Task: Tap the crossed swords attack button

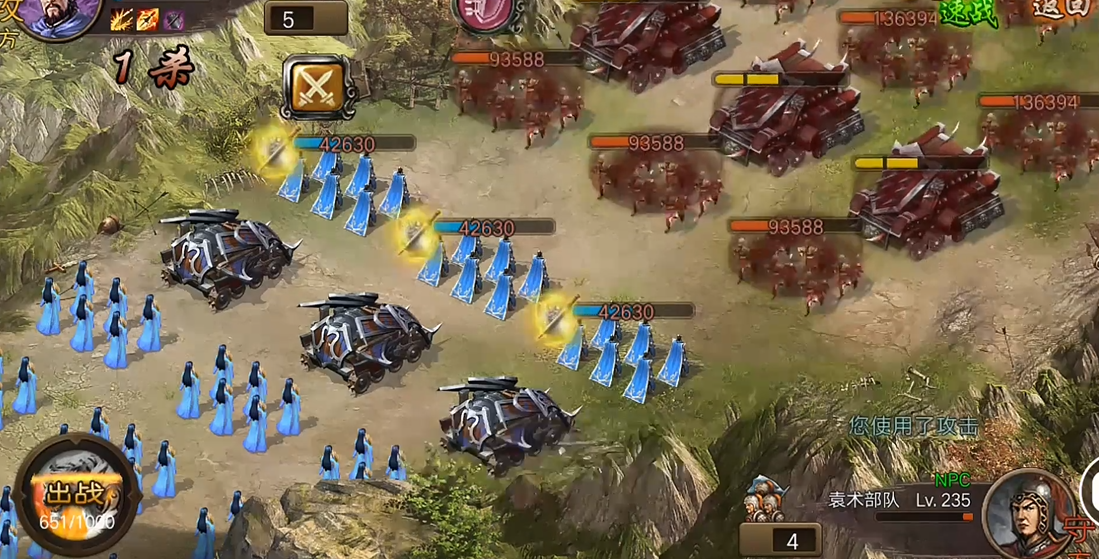Action: pos(315,88)
